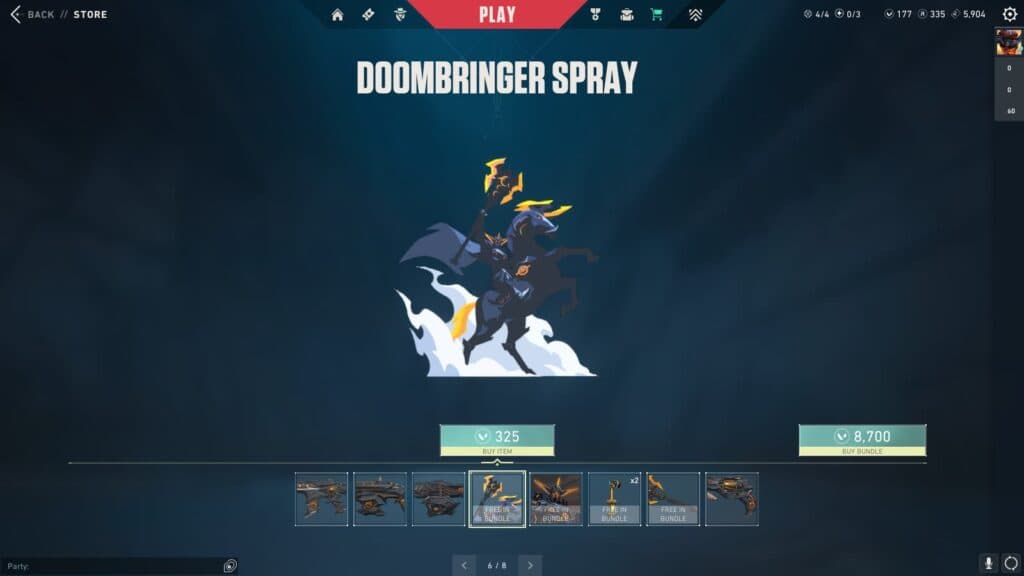The image size is (1024, 576).
Task: Open the collection icon
Action: tap(627, 15)
